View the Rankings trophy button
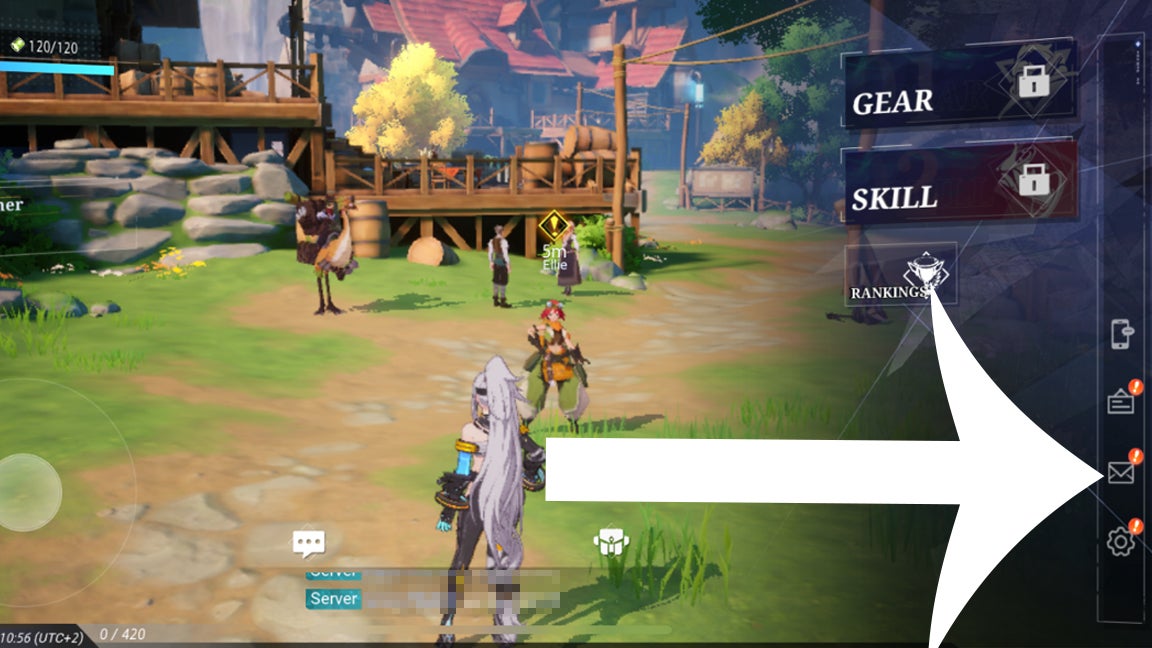The image size is (1152, 648). [901, 275]
